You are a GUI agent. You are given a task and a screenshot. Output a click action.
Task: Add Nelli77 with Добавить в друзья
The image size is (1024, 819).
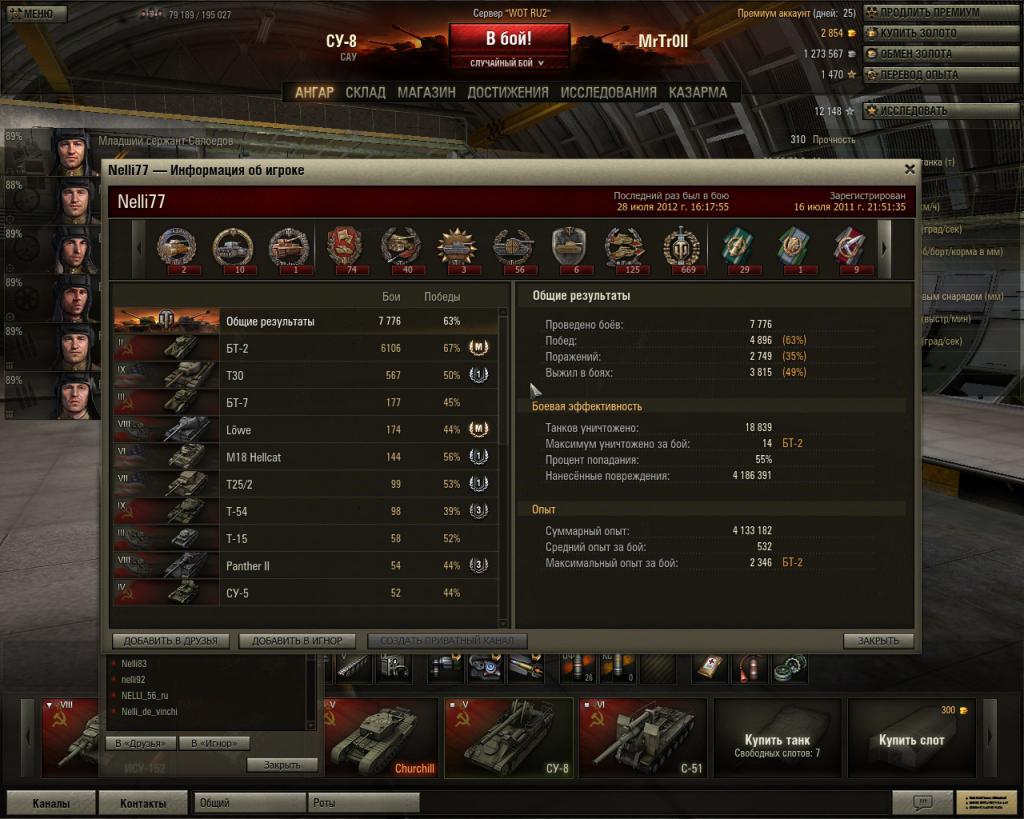[171, 641]
